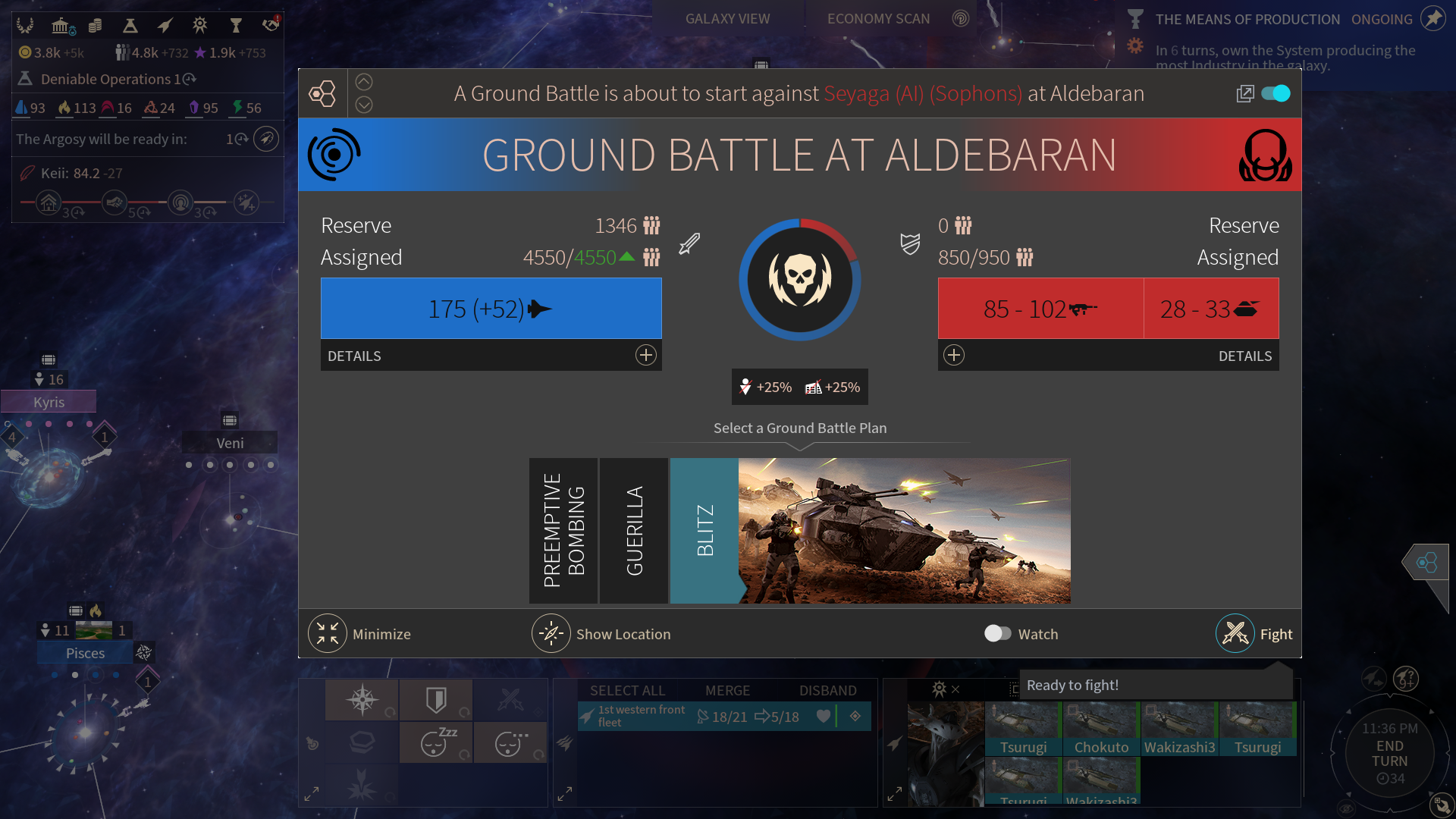Select the Chokuto ship card
This screenshot has width=1456, height=819.
point(1101,729)
